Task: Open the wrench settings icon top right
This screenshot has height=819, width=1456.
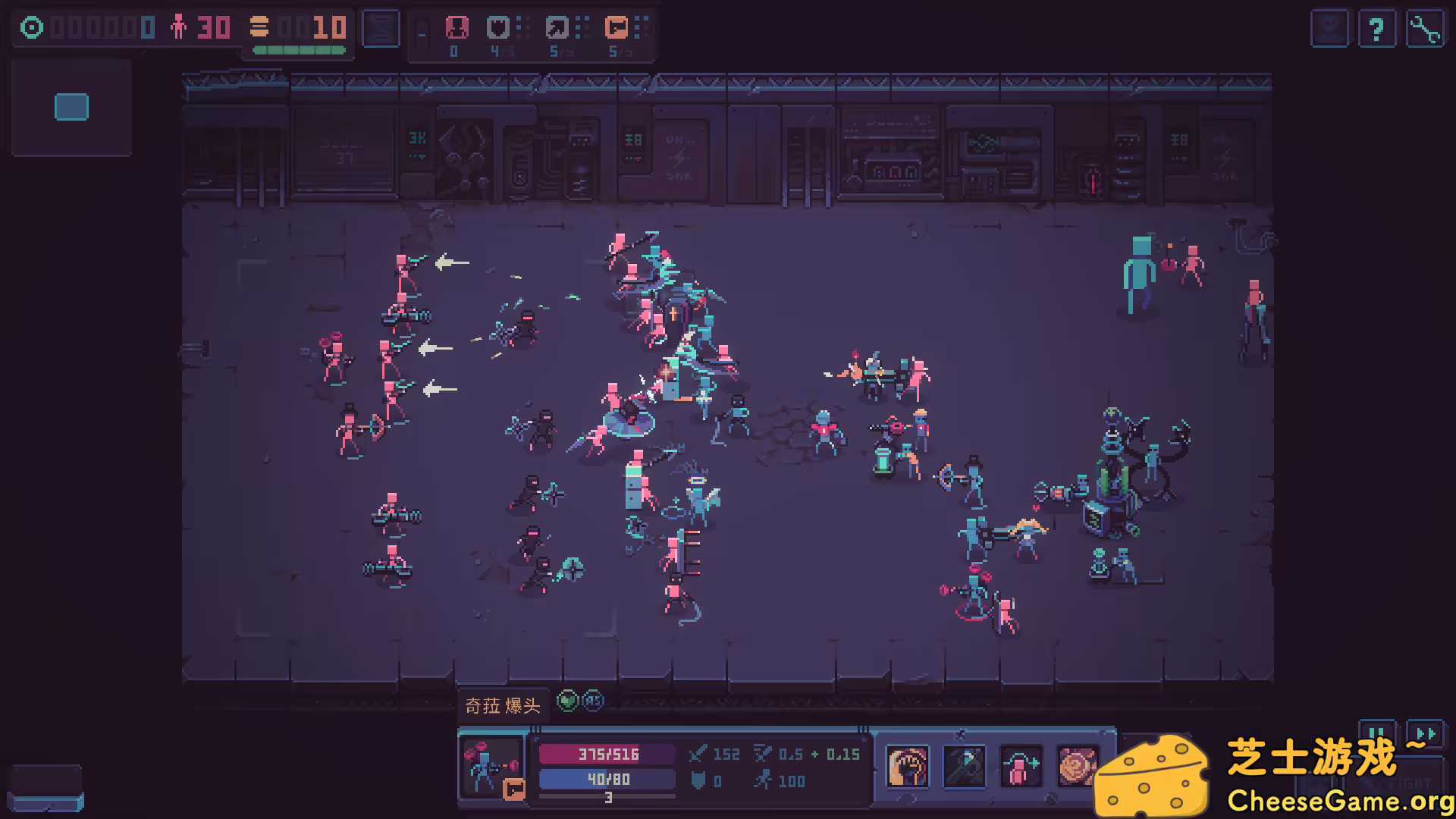Action: coord(1426,30)
